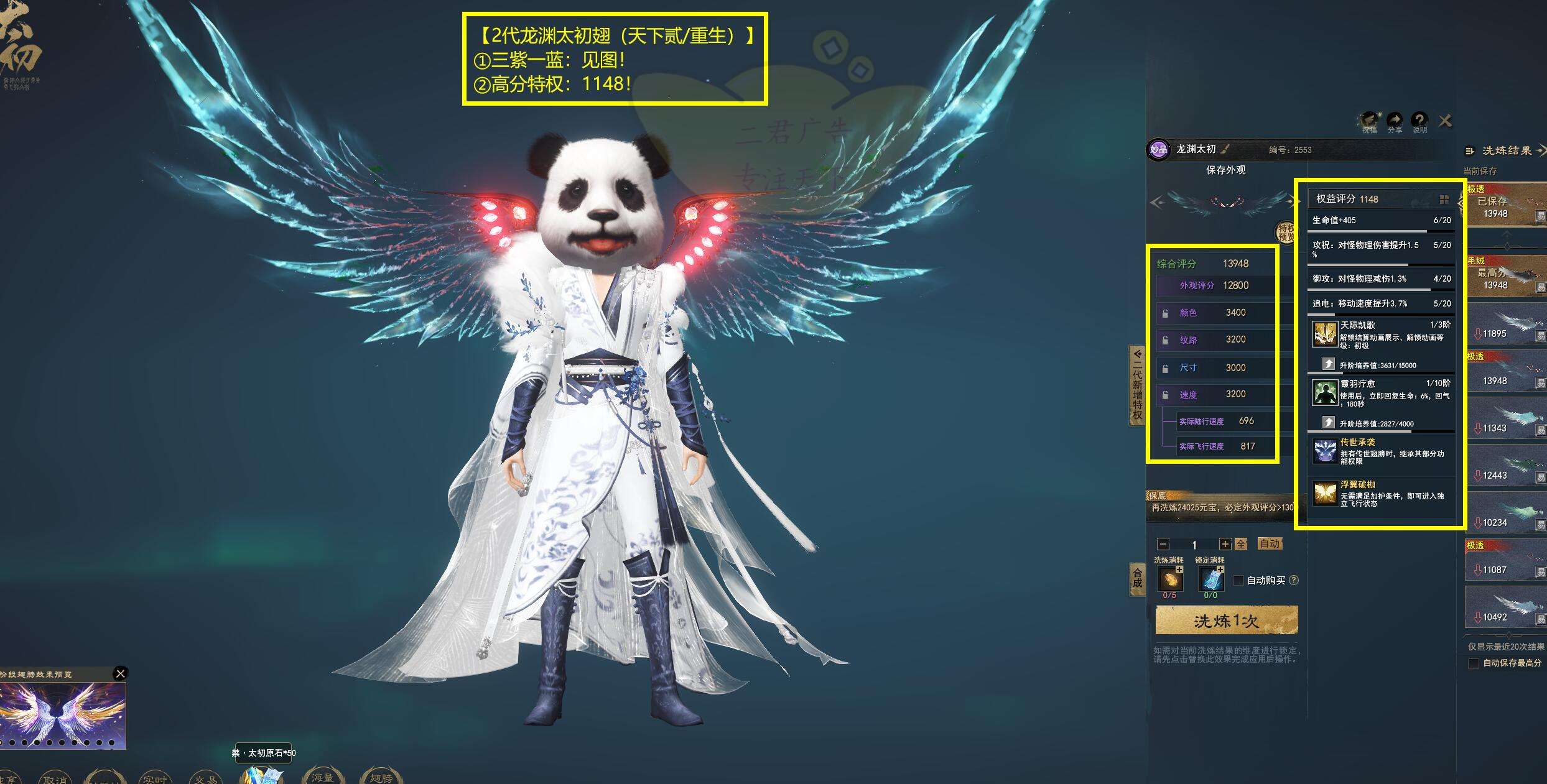
Task: Enable 自动保存最高分 auto-save checkbox
Action: [1474, 663]
